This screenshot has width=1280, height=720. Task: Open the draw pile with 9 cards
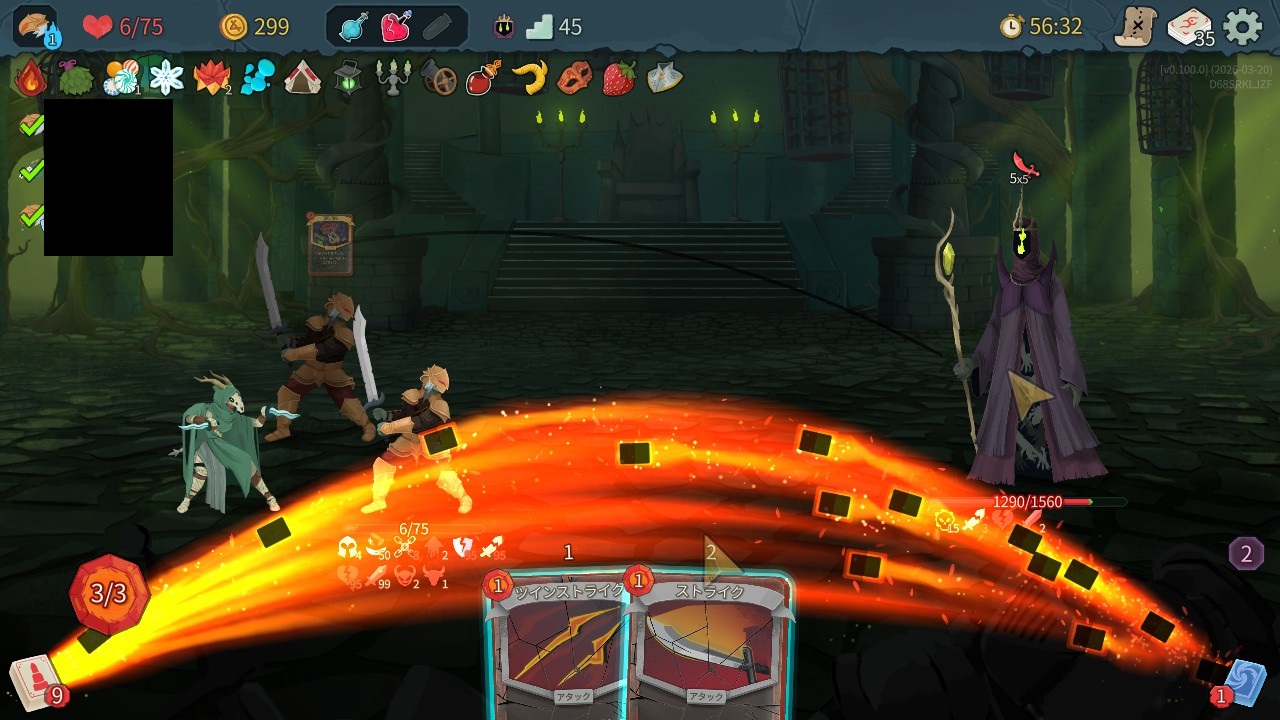pos(35,682)
